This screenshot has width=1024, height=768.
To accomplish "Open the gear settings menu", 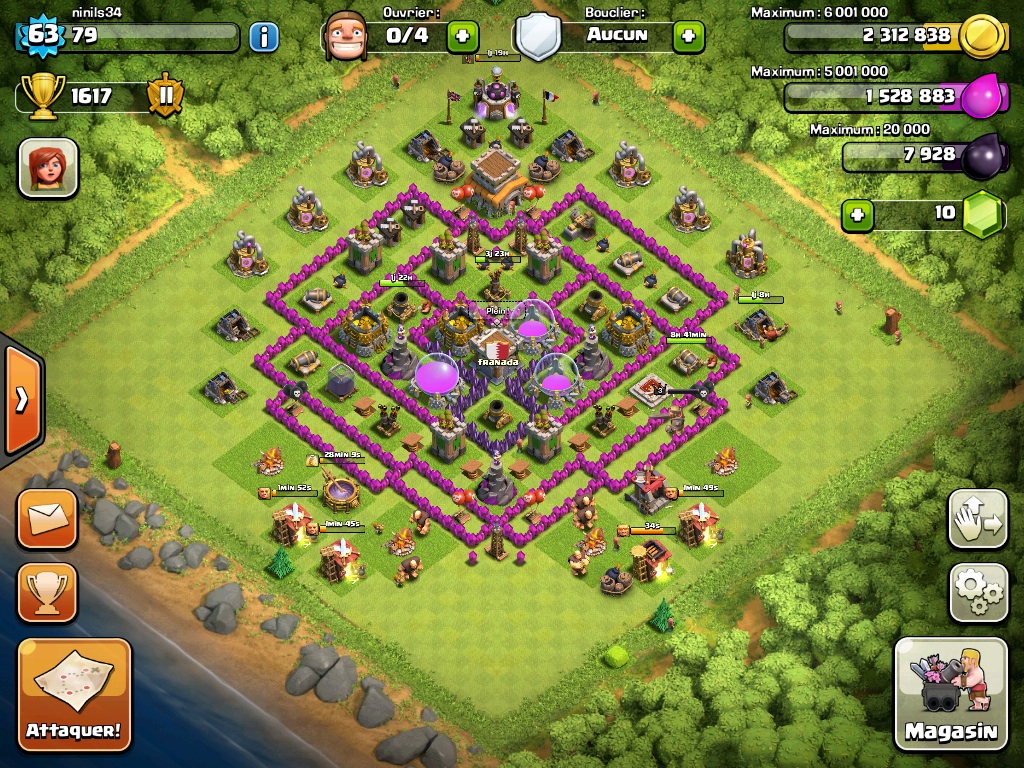I will pyautogui.click(x=977, y=593).
